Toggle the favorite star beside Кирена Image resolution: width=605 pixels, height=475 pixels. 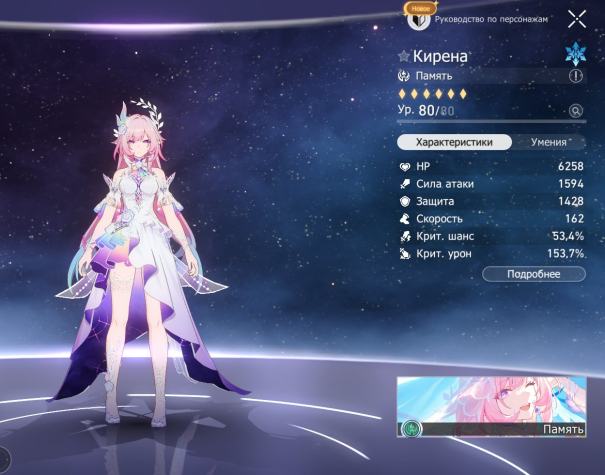pyautogui.click(x=404, y=57)
